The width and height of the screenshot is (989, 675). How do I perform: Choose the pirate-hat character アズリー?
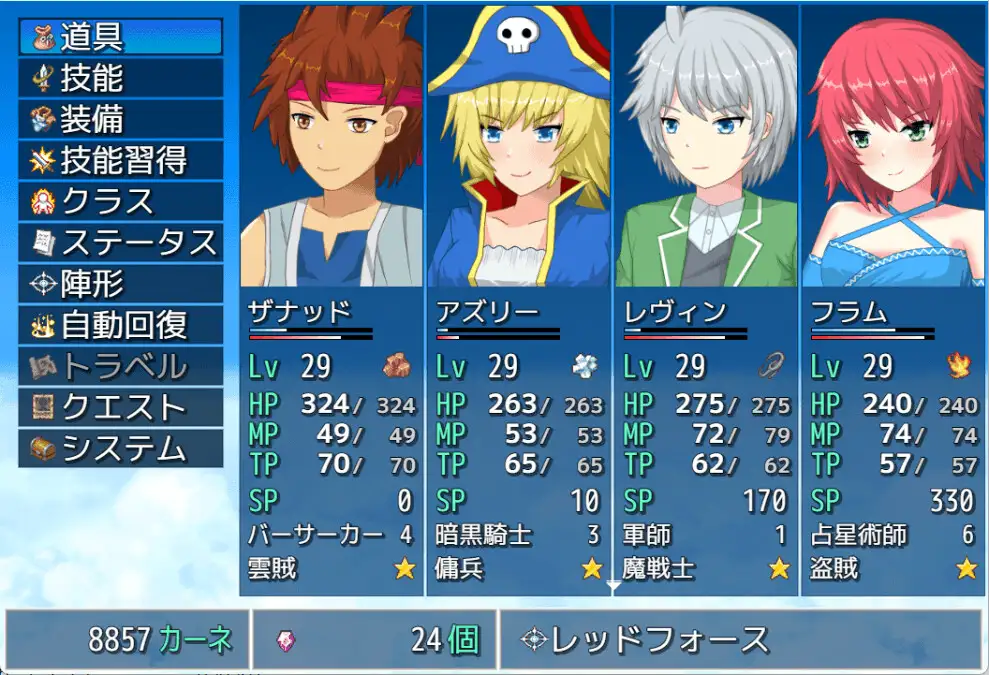pos(518,300)
